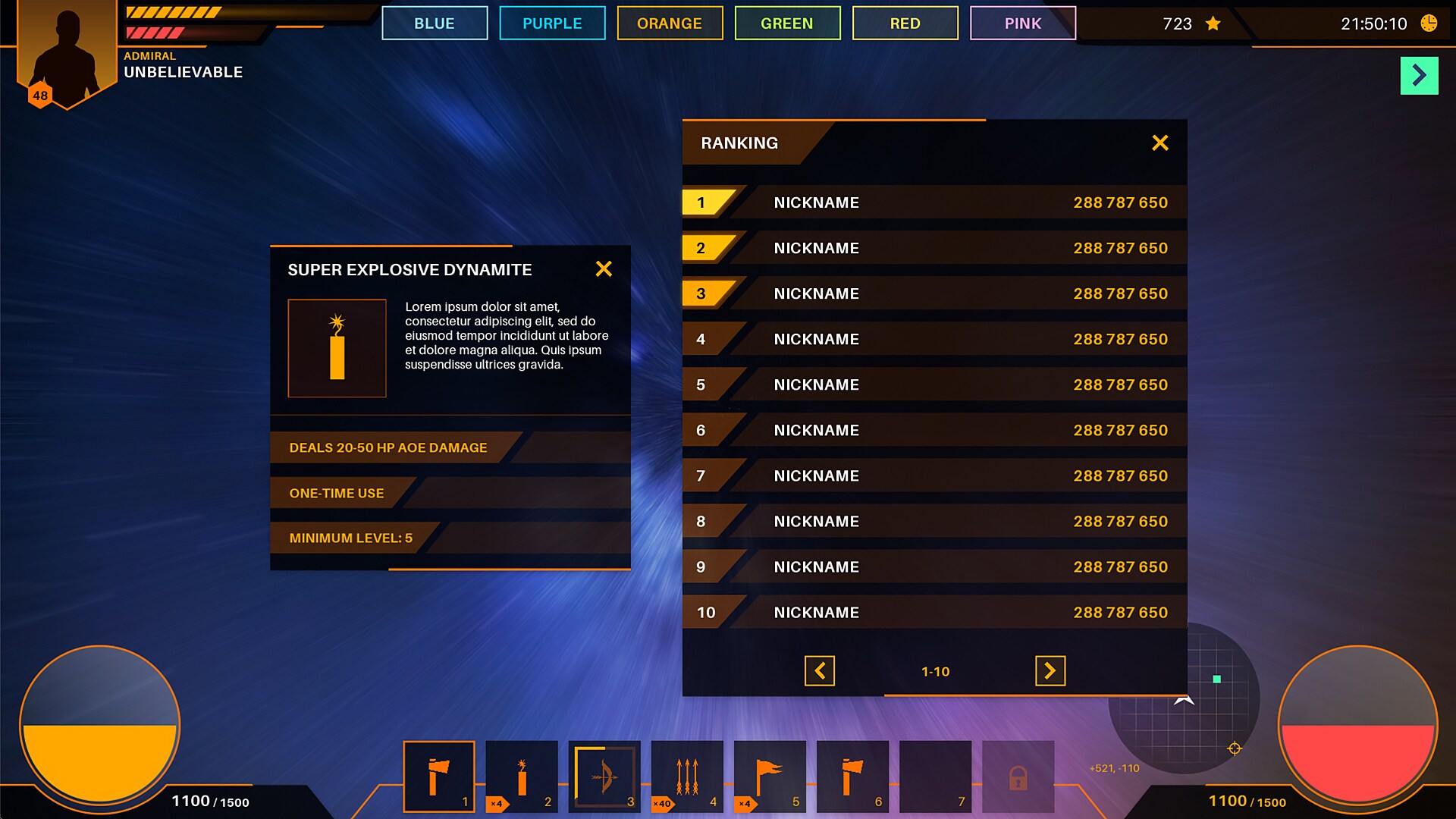The height and width of the screenshot is (819, 1456).
Task: Click the star currency icon
Action: (x=1211, y=24)
